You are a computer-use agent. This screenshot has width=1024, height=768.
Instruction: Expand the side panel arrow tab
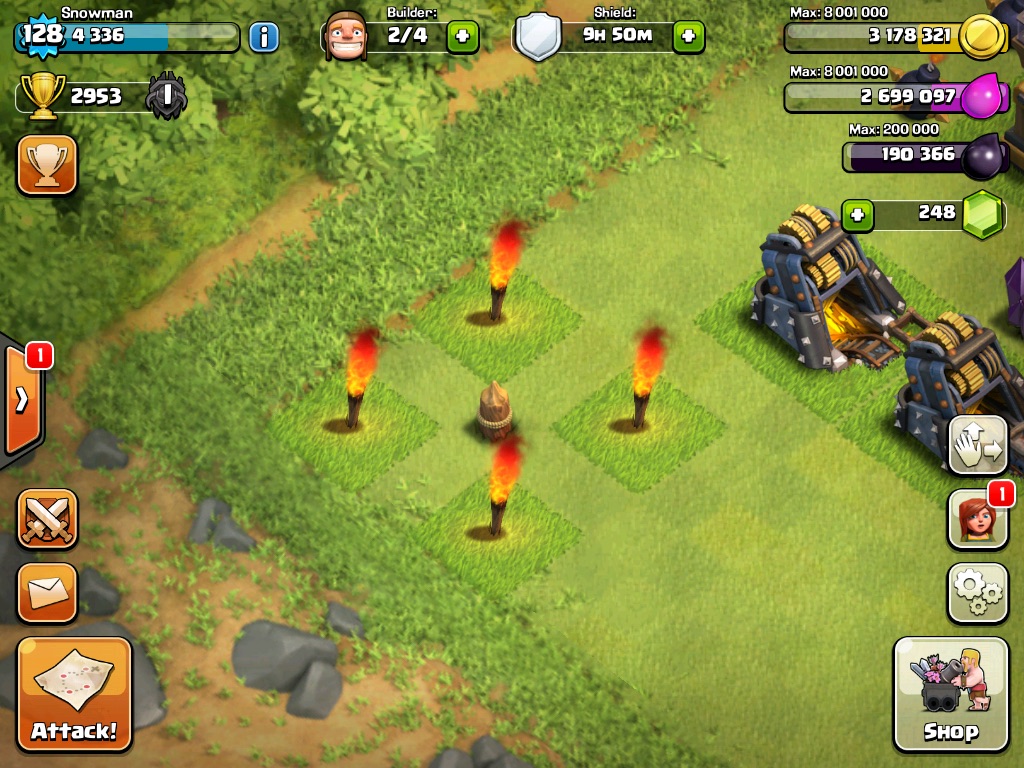coord(23,399)
